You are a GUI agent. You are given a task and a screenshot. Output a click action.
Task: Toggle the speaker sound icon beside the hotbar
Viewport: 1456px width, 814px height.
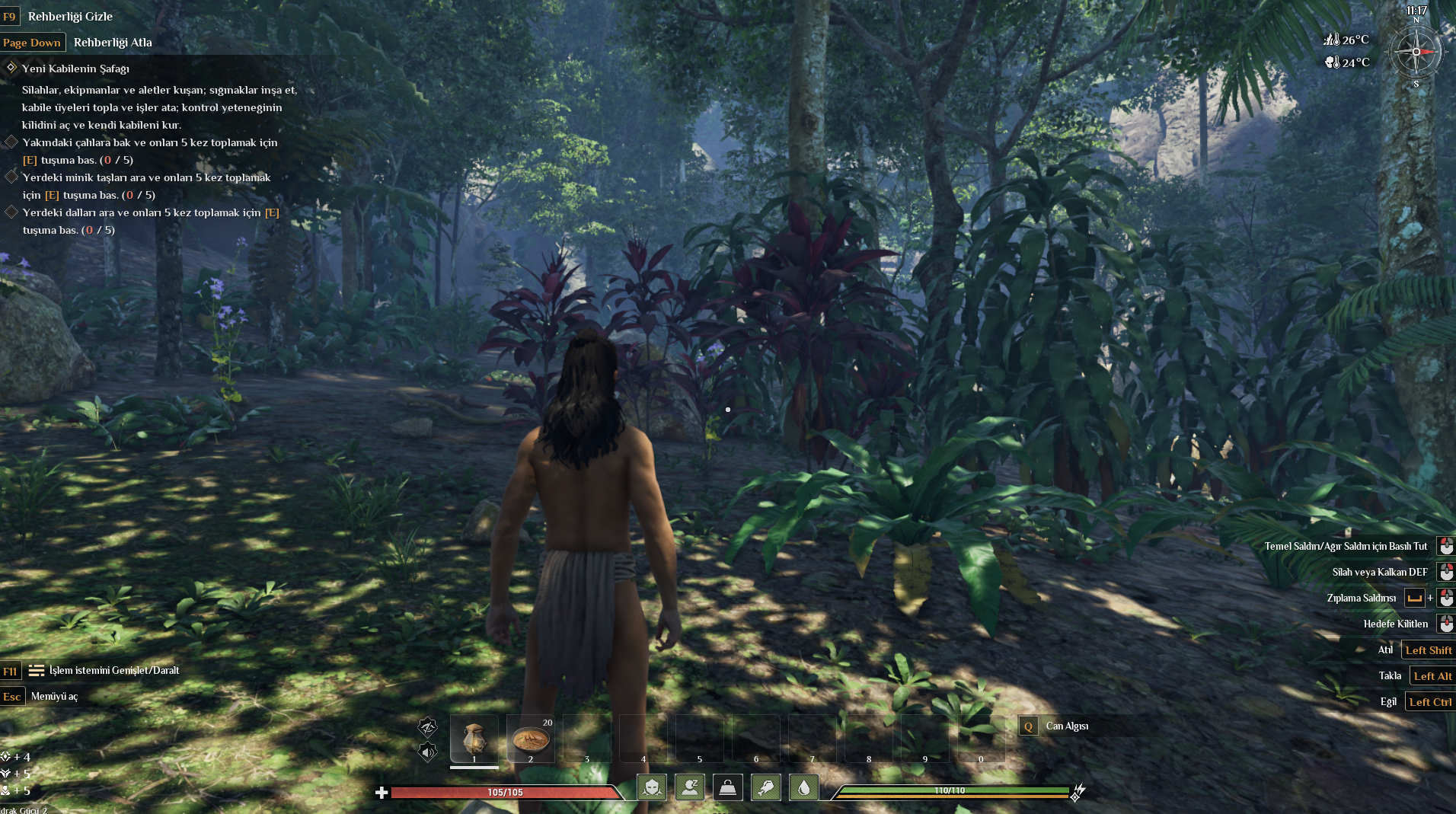pos(428,752)
